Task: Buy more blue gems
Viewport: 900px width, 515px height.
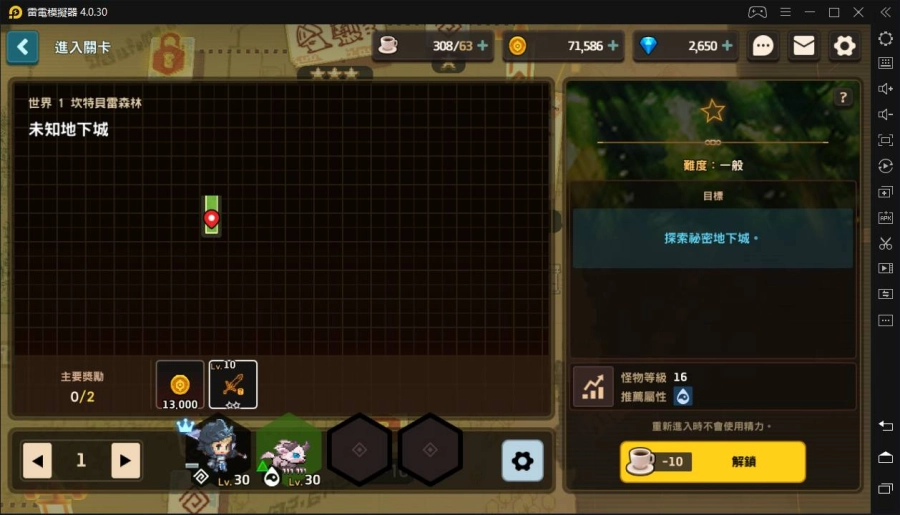Action: [727, 46]
